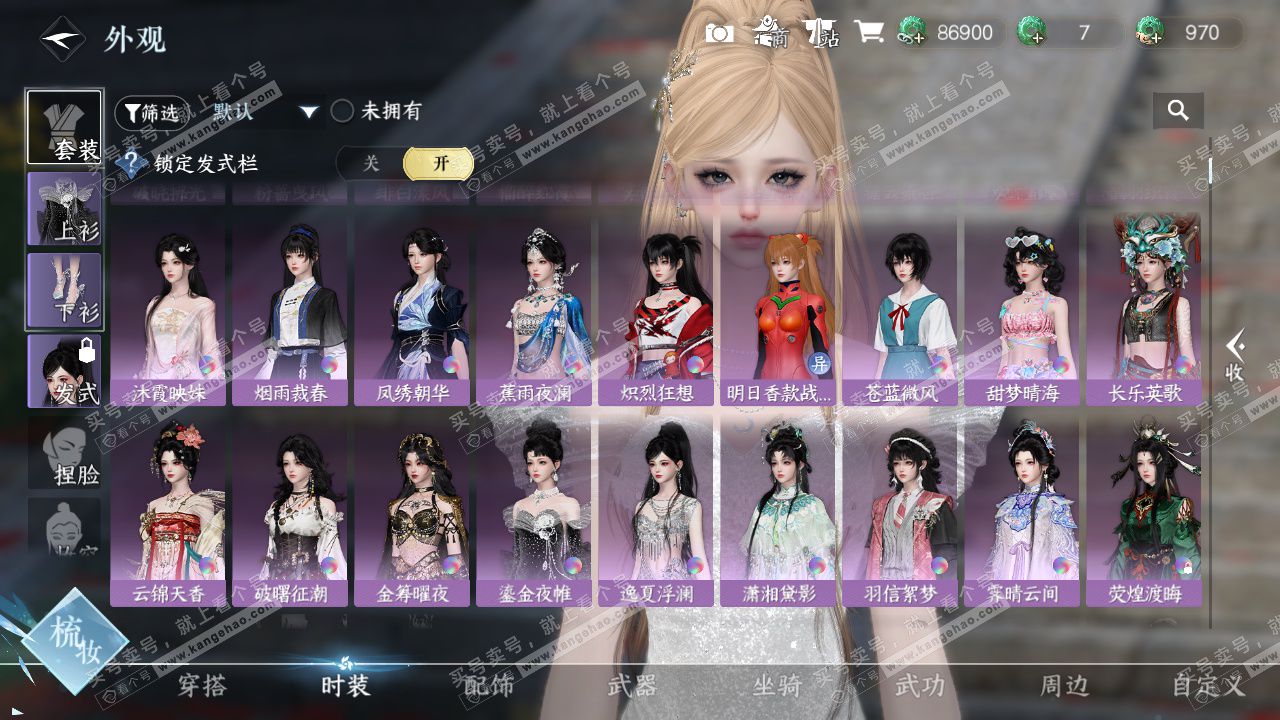Choose the 沐霞映姝 outfit
The image size is (1280, 720).
168,310
